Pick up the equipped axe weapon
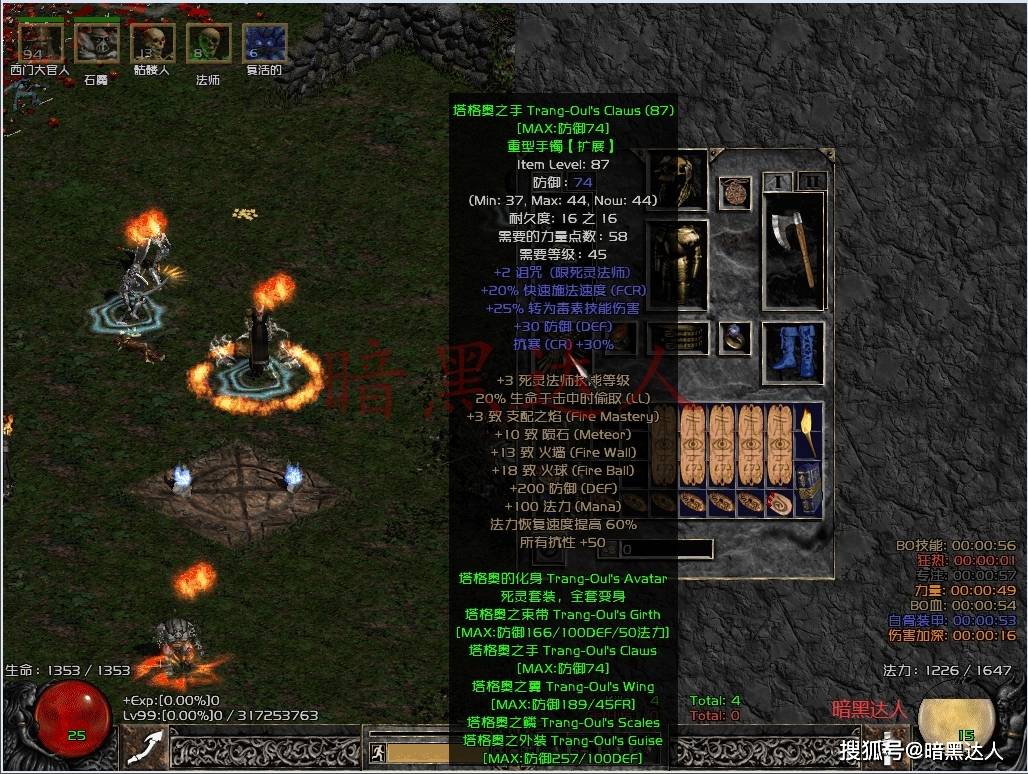This screenshot has height=774, width=1028. point(793,250)
